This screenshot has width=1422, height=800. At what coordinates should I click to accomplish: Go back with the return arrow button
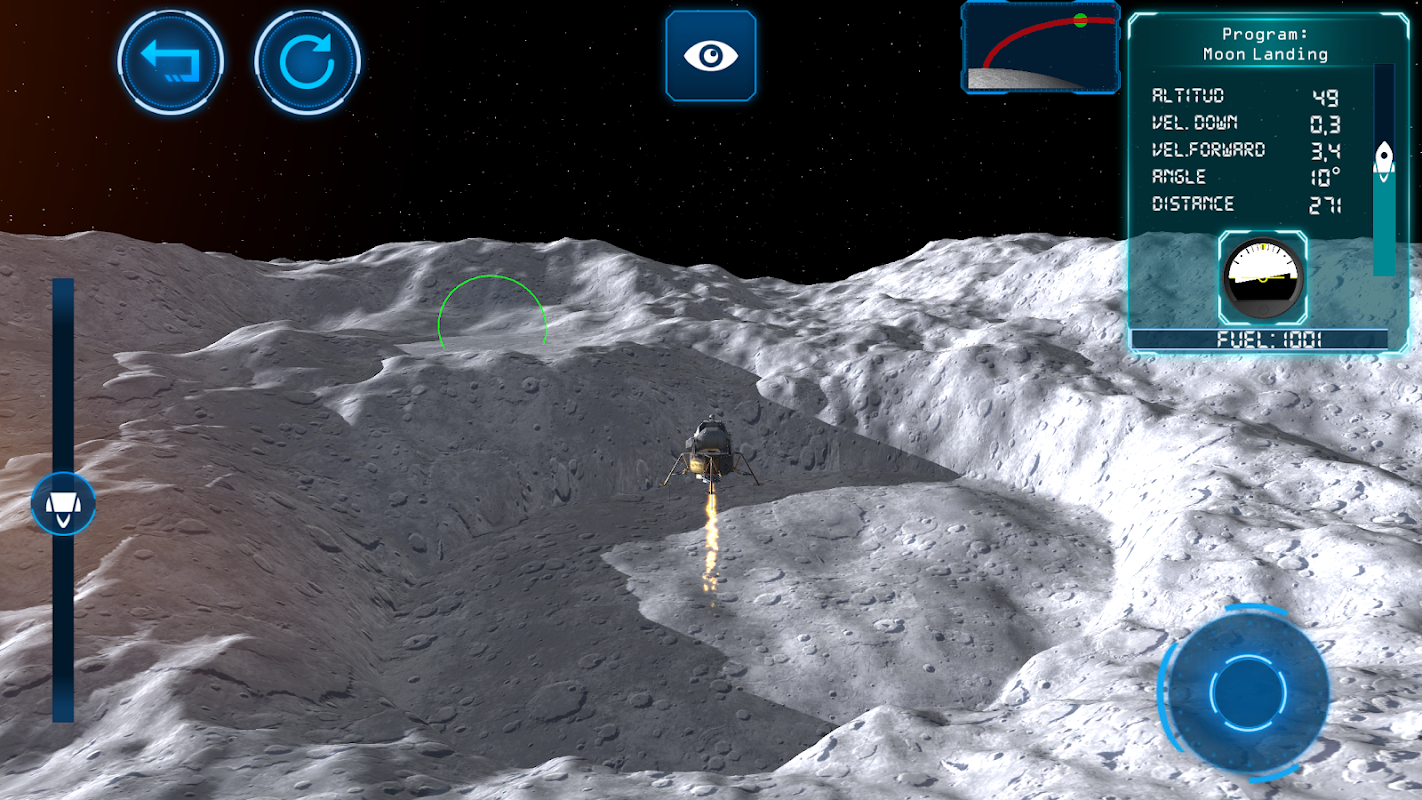[x=170, y=62]
